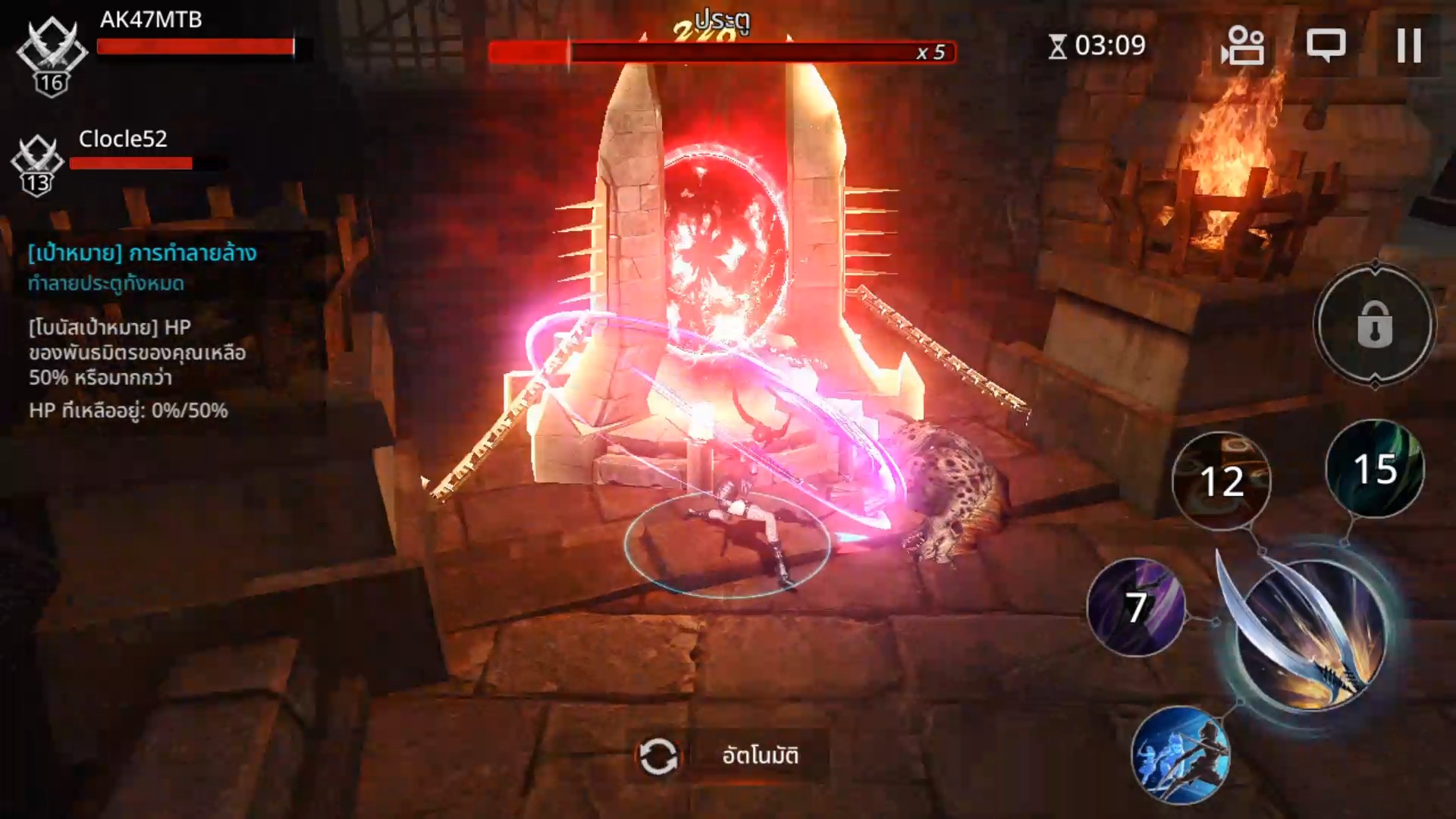Viewport: 1456px width, 819px height.
Task: Switch the camera view with the camera icon
Action: point(1242,45)
